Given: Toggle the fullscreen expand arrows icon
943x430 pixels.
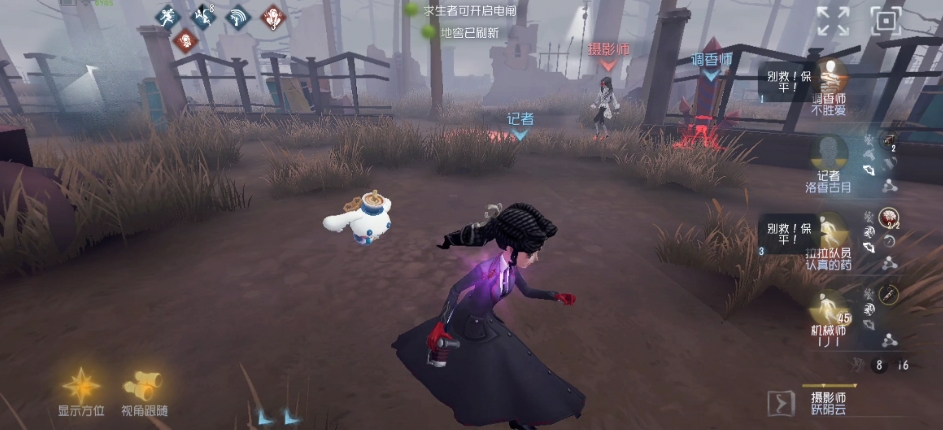Looking at the screenshot, I should pyautogui.click(x=832, y=20).
